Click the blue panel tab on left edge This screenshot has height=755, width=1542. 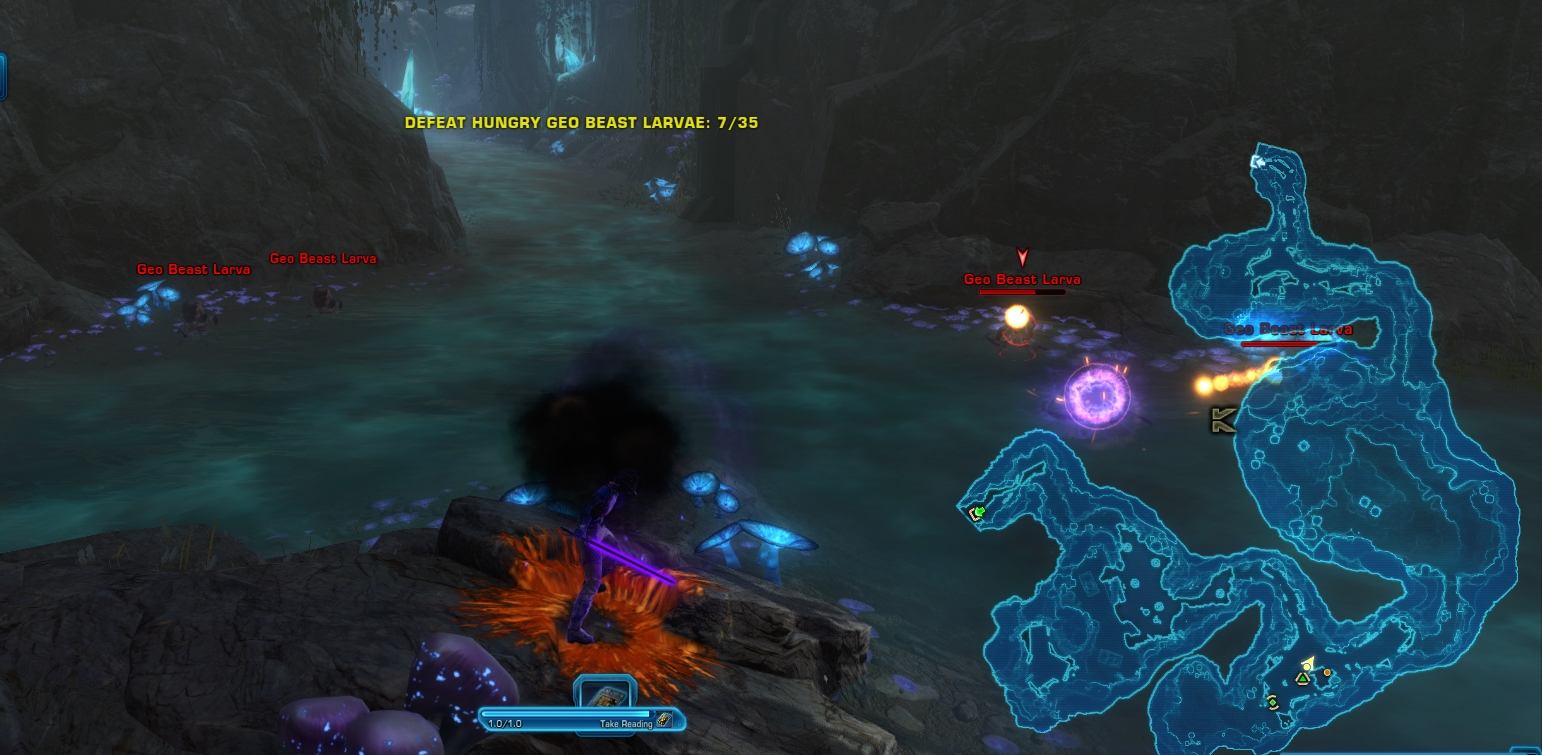[x=3, y=77]
